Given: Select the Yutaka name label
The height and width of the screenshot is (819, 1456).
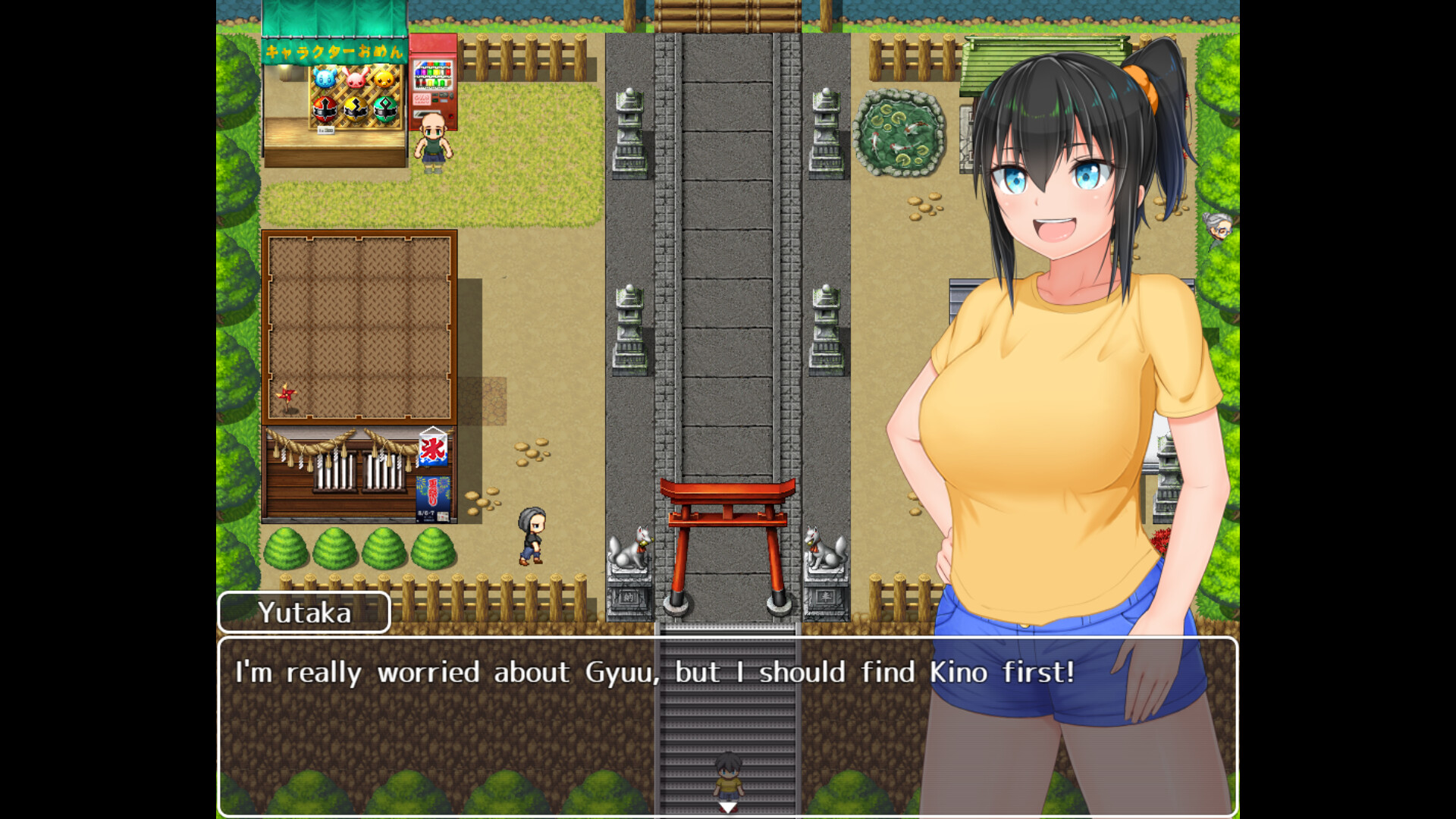Looking at the screenshot, I should pyautogui.click(x=303, y=613).
